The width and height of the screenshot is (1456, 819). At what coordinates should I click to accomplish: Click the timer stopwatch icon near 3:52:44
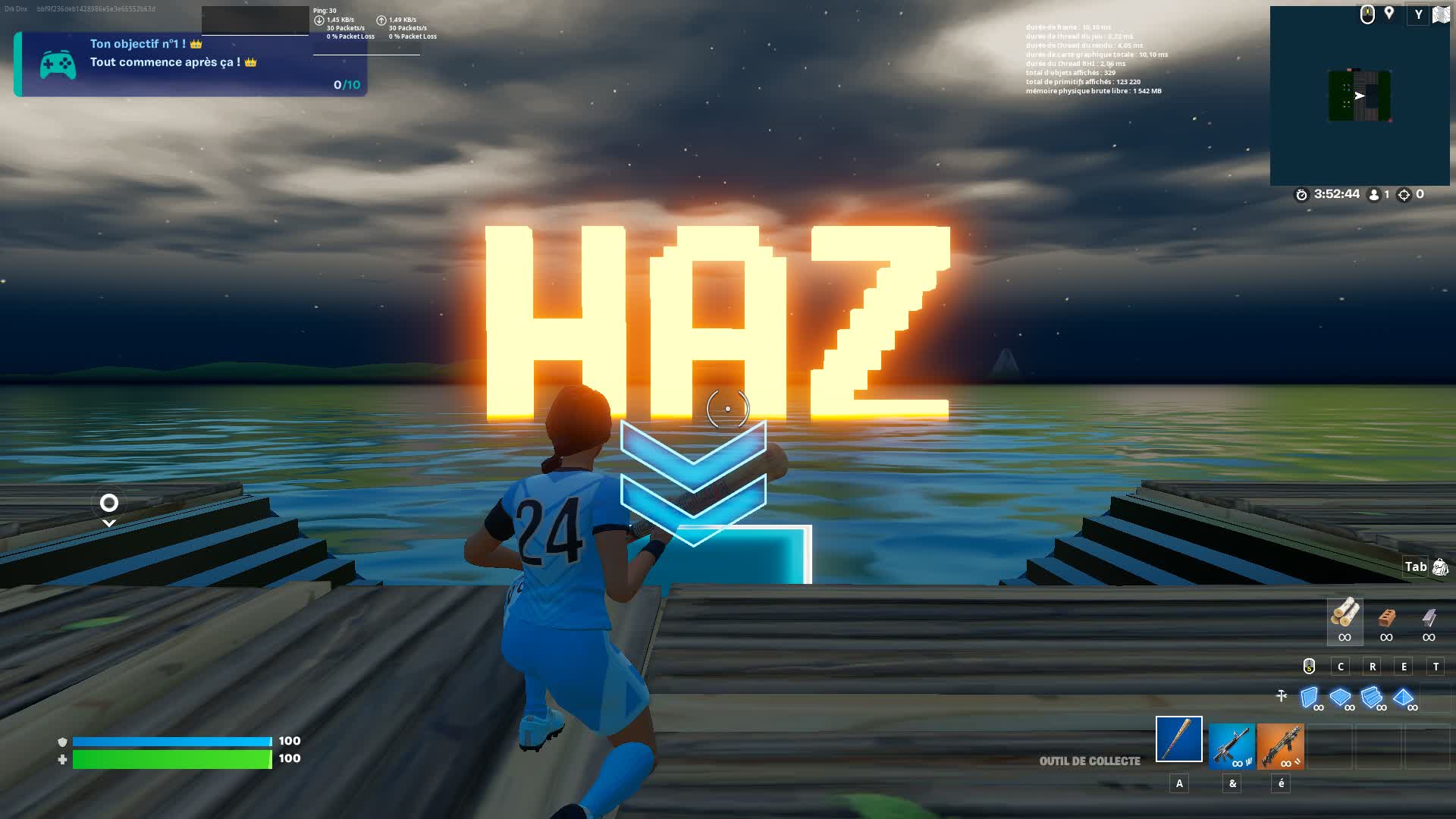(x=1301, y=195)
